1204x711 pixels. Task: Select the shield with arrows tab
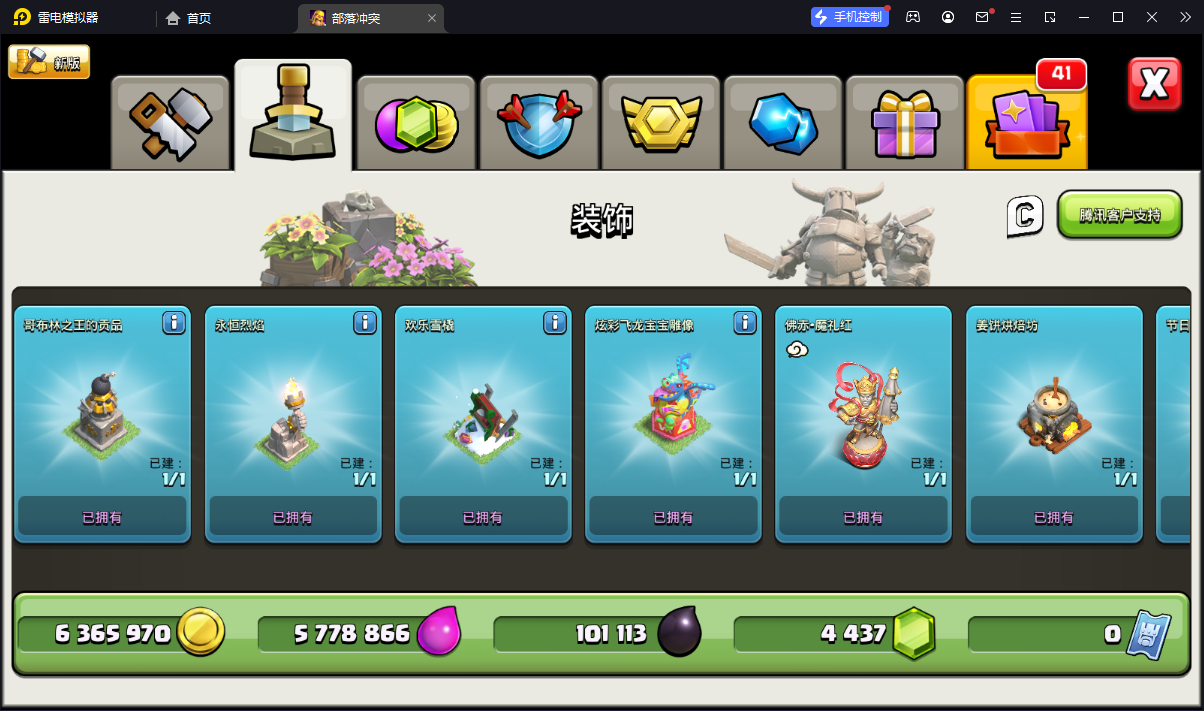click(539, 122)
